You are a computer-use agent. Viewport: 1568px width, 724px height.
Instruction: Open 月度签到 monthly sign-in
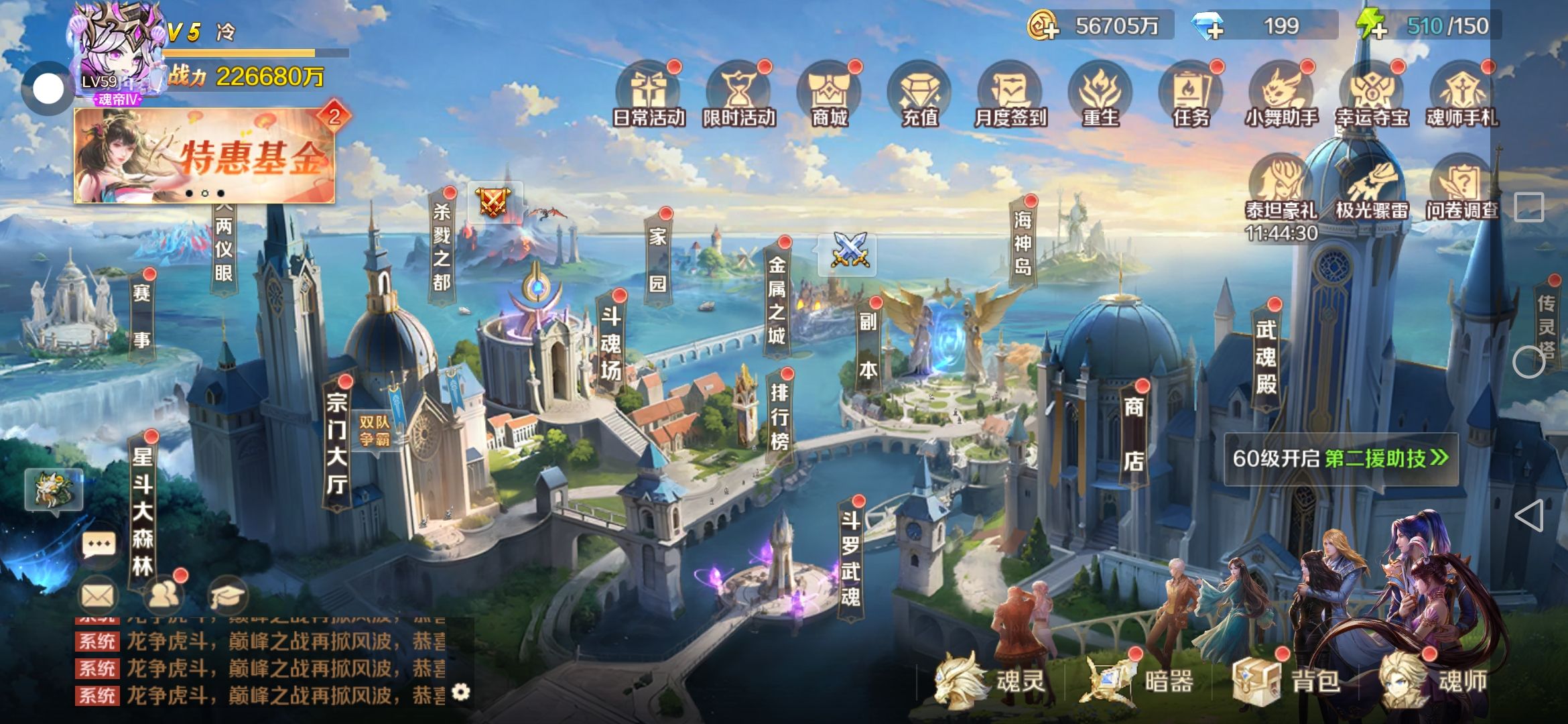(1010, 95)
